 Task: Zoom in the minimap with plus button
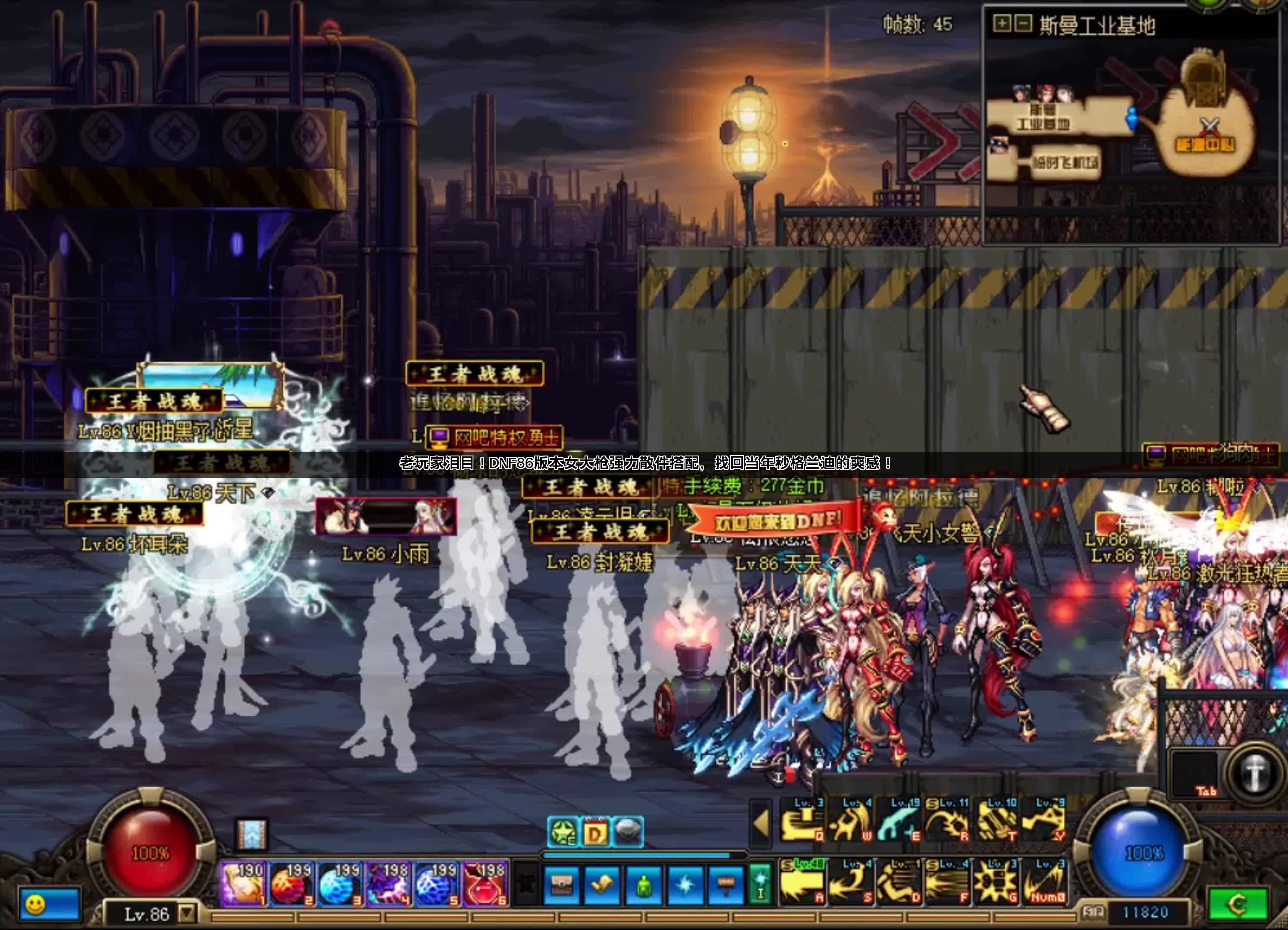1001,24
